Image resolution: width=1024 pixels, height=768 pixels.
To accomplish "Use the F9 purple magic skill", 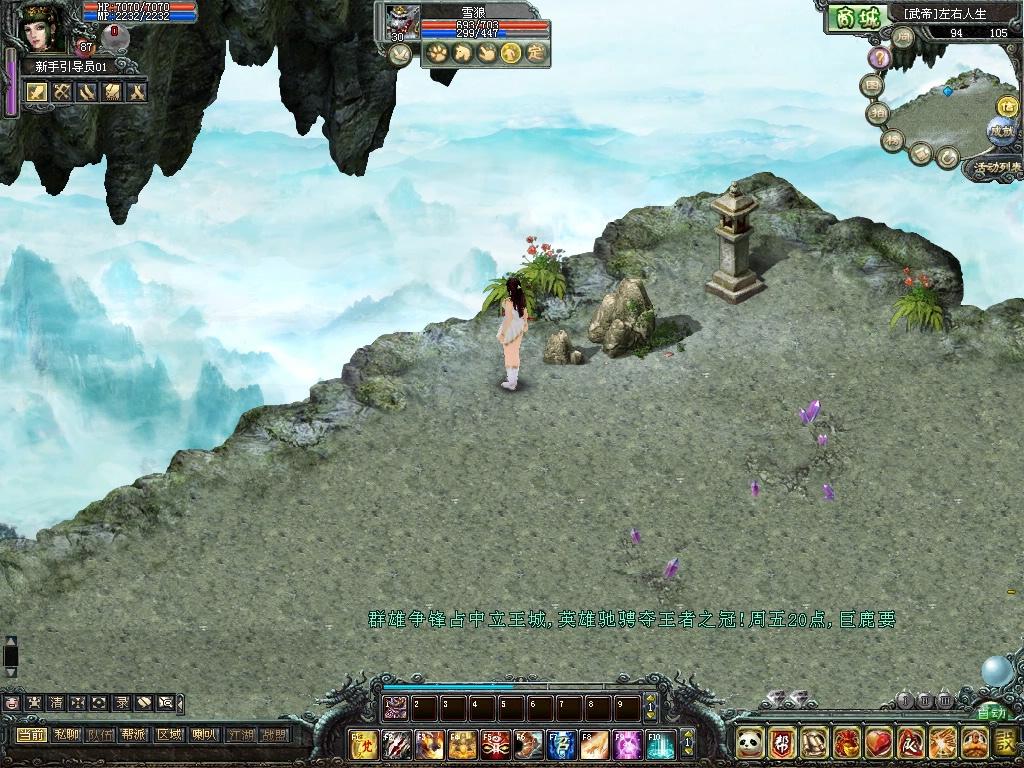I will (x=628, y=744).
